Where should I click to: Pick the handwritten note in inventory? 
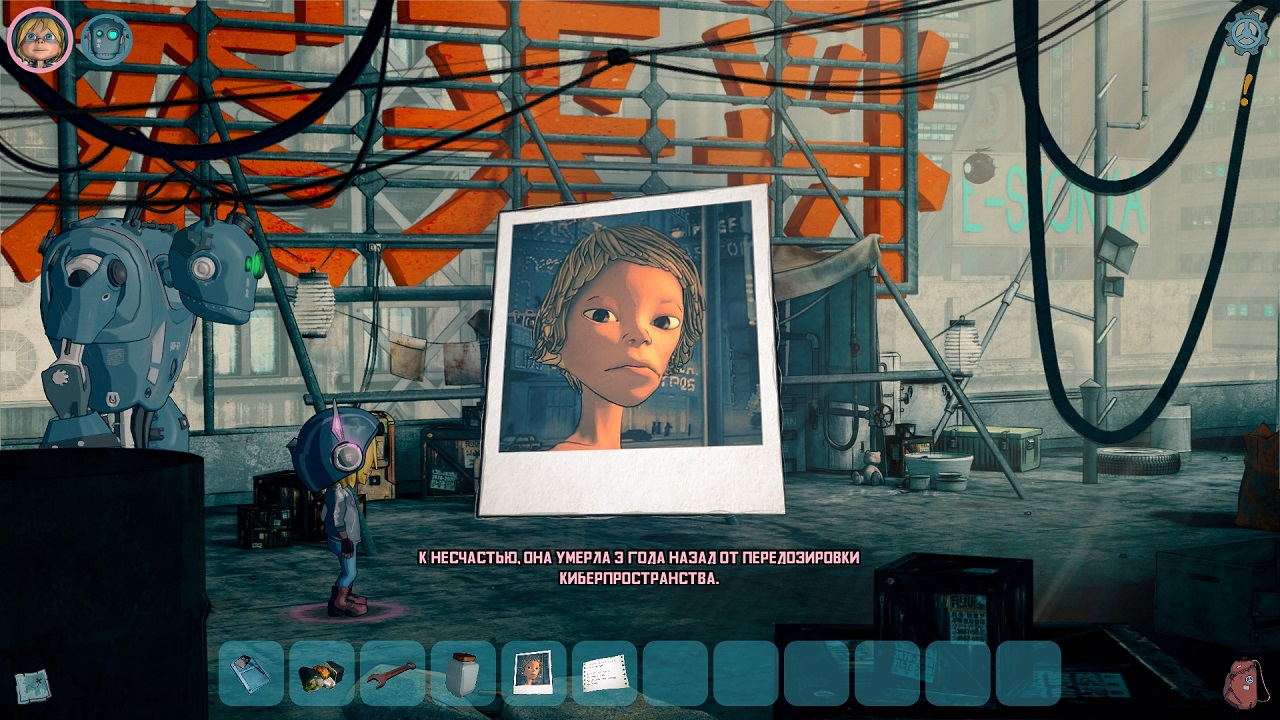(x=604, y=673)
